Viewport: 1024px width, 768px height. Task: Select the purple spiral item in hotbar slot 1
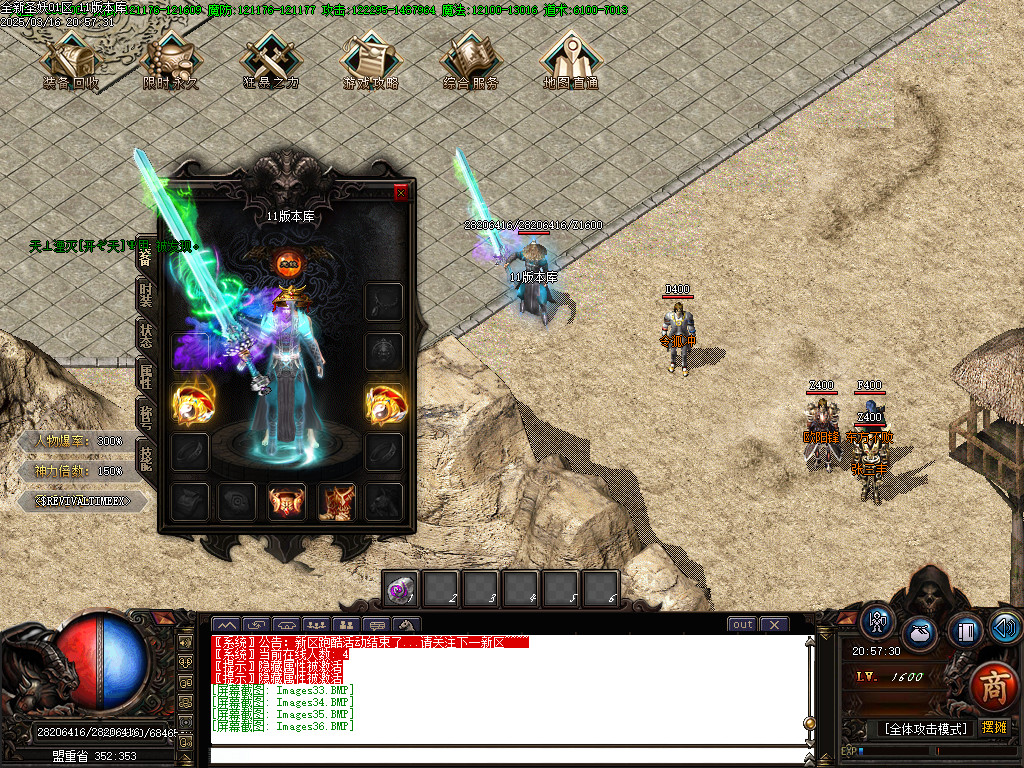402,589
